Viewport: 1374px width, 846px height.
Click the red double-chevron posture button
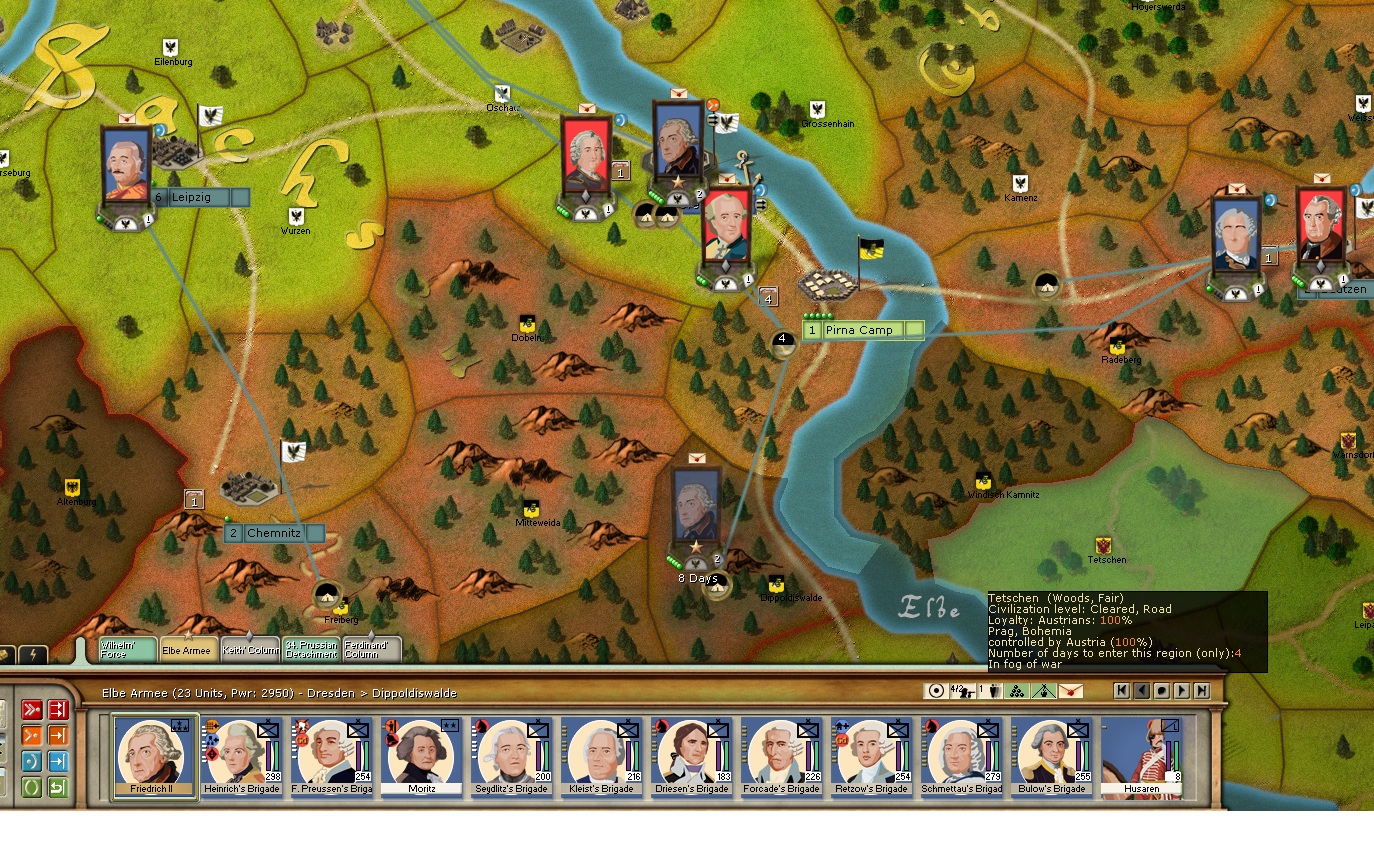(x=31, y=711)
